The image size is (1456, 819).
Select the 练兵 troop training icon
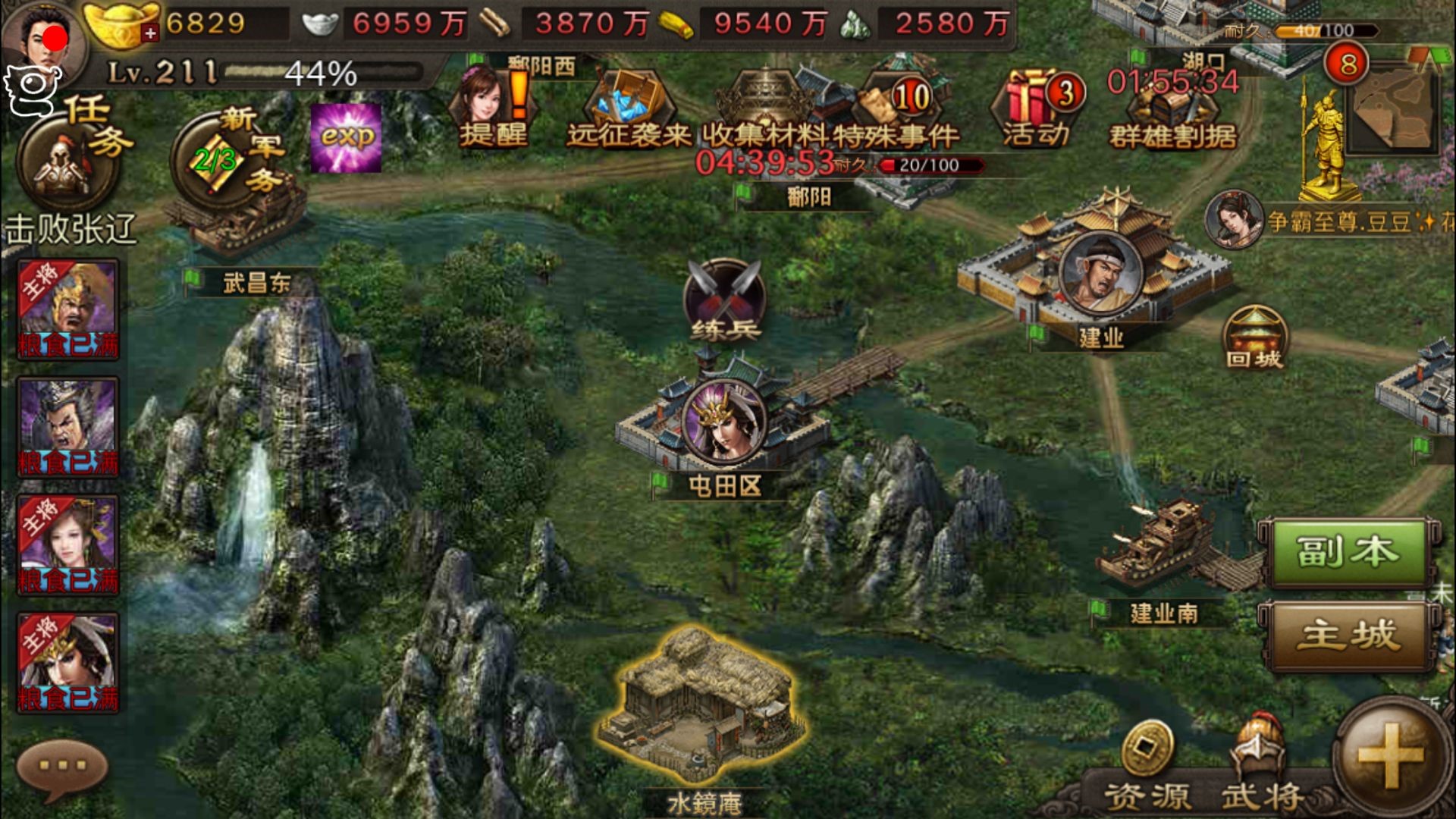point(724,301)
